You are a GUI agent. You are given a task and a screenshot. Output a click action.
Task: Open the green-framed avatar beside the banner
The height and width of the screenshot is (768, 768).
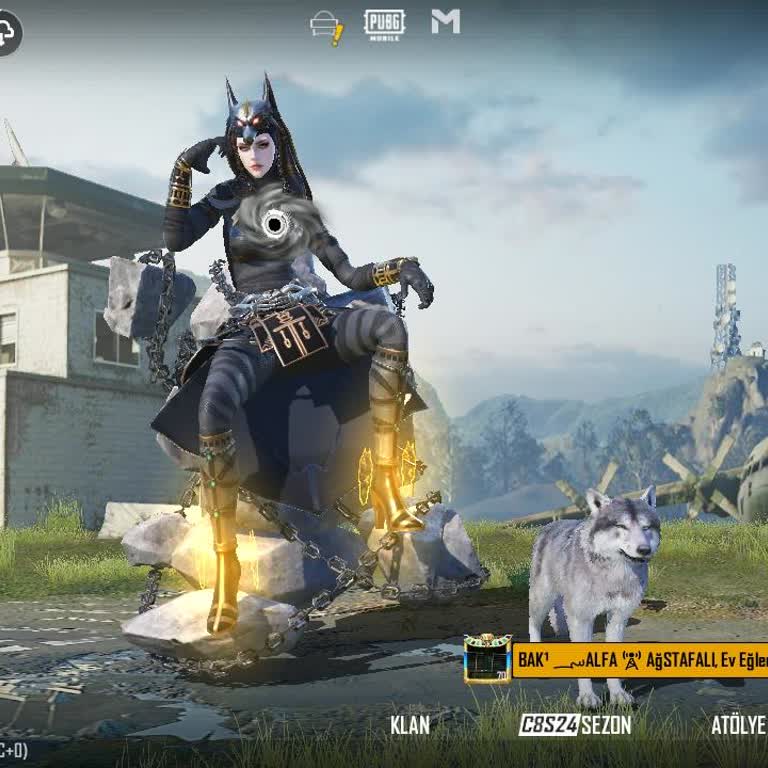[488, 660]
